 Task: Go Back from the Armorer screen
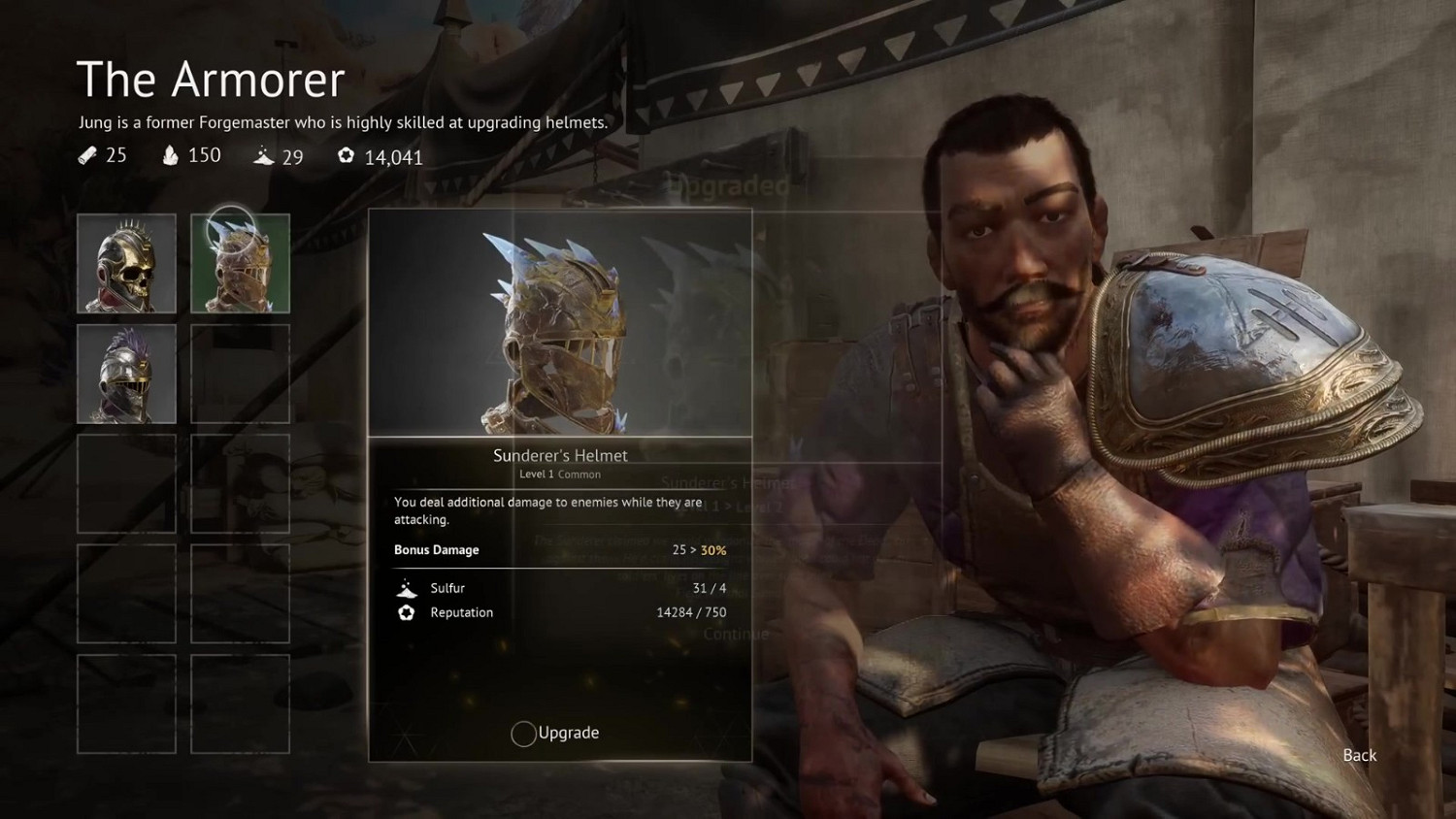point(1359,755)
